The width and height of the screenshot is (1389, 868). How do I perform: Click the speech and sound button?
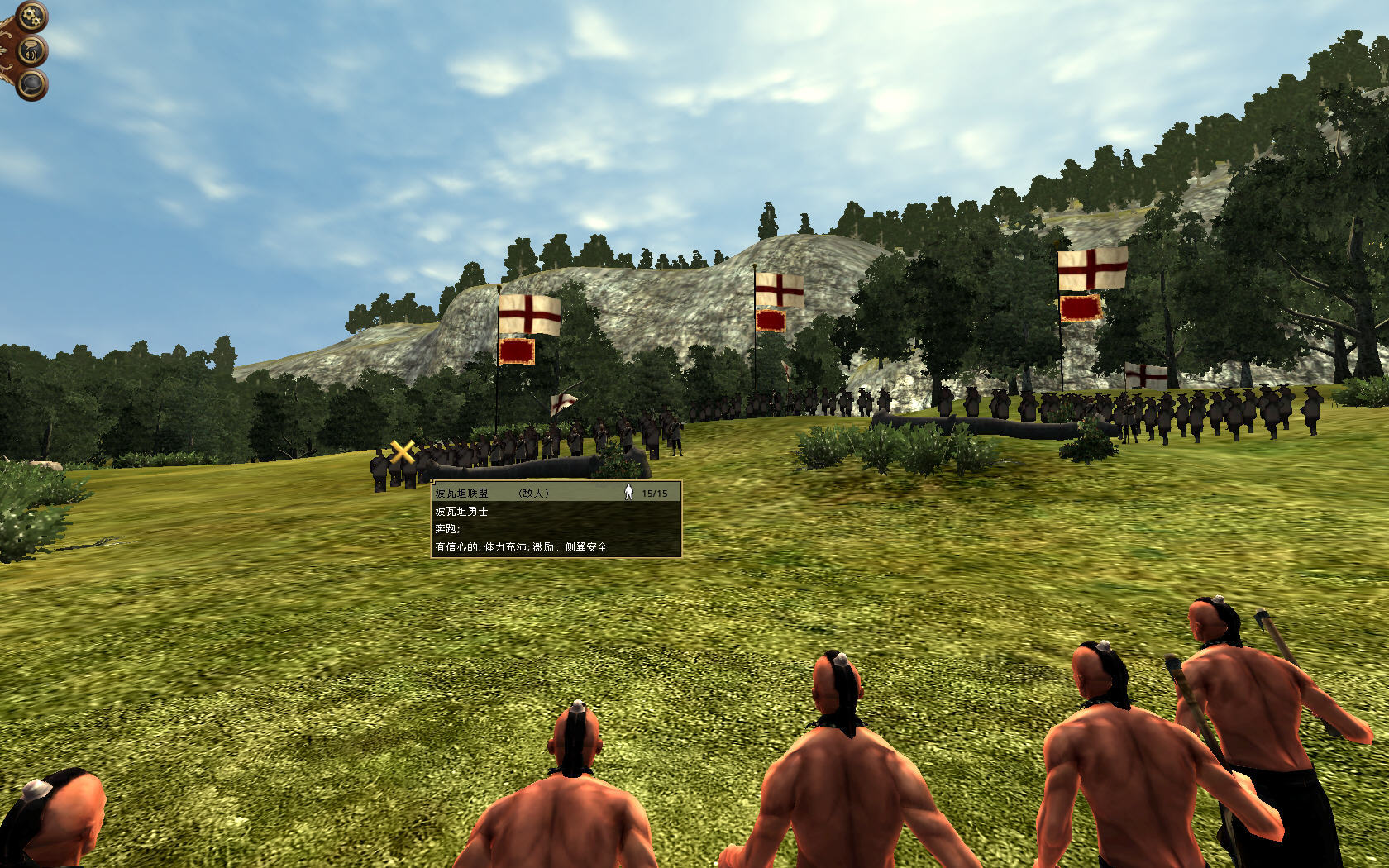31,51
